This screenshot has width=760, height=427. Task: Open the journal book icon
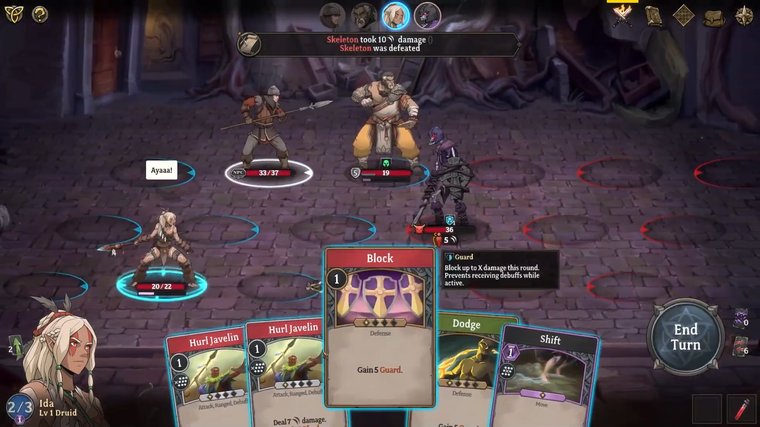coord(653,15)
